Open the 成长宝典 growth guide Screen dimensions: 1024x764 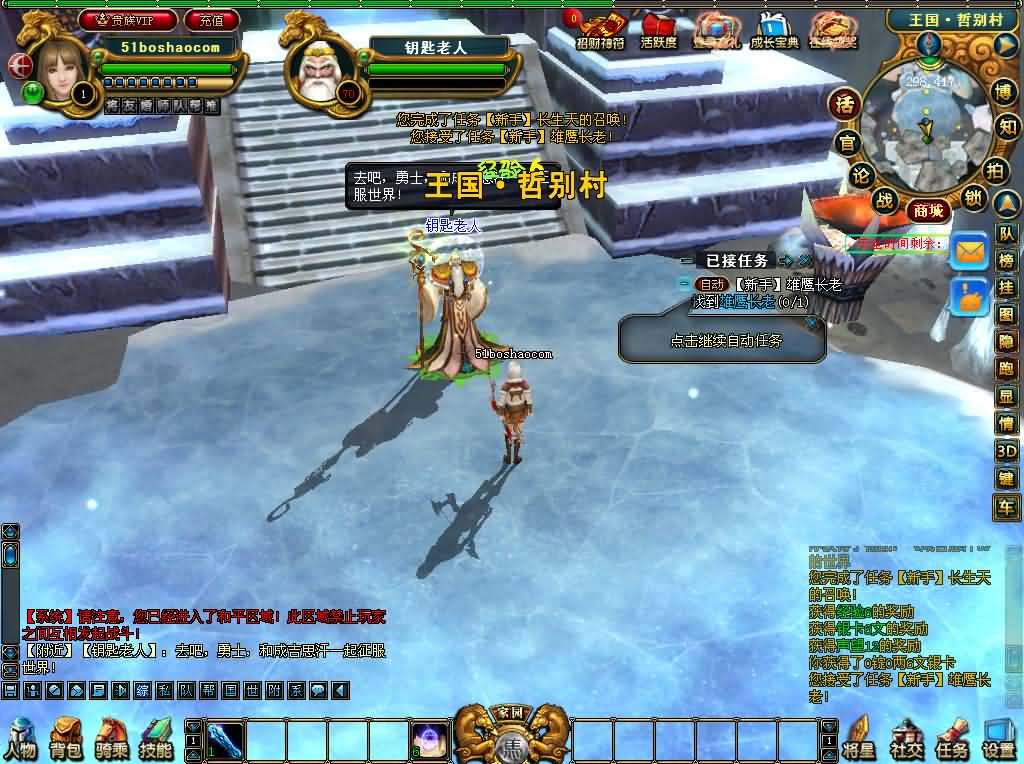(774, 30)
